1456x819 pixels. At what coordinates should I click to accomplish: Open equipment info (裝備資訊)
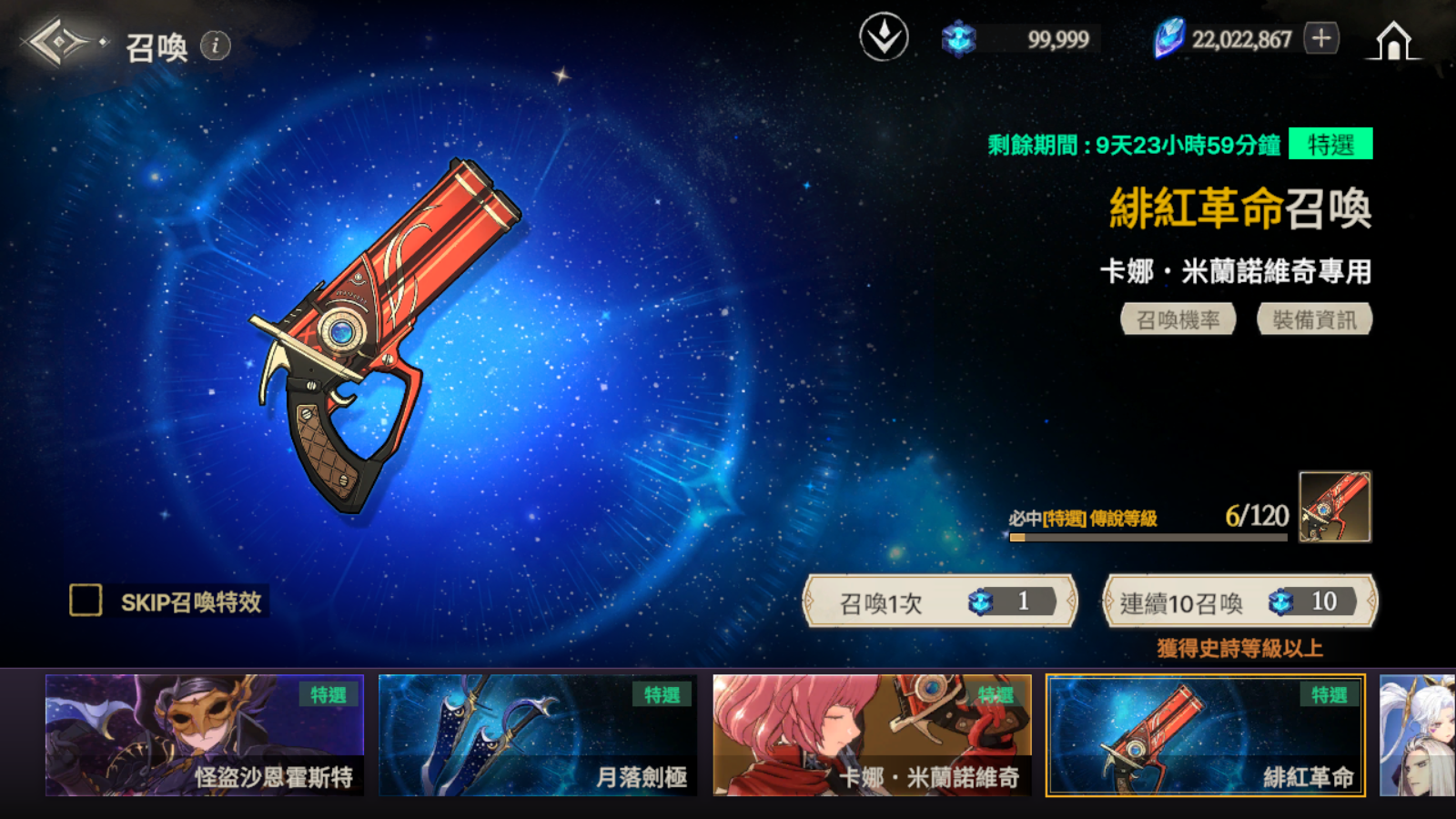coord(1314,319)
